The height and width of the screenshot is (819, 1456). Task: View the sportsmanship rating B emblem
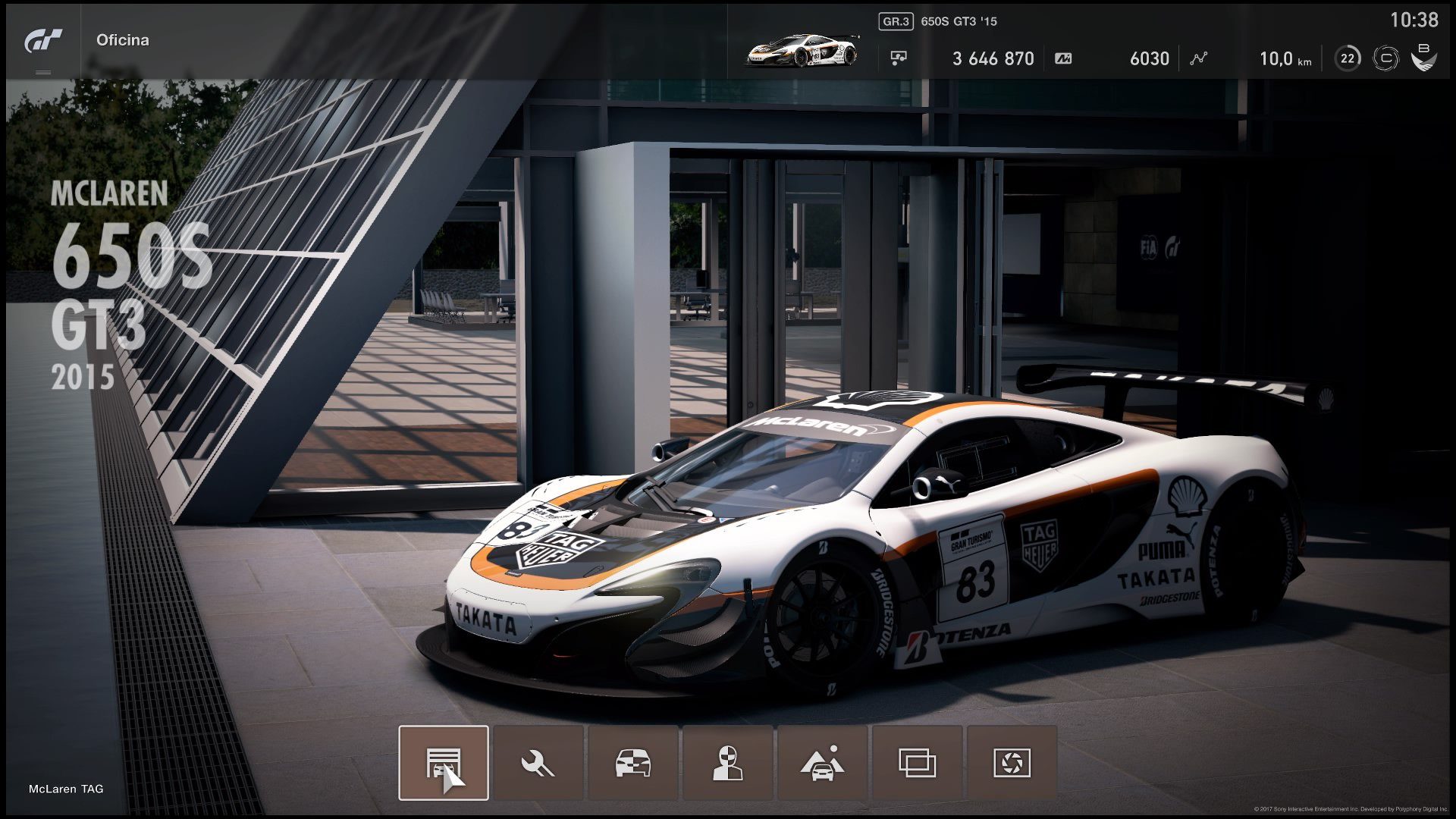[1423, 58]
